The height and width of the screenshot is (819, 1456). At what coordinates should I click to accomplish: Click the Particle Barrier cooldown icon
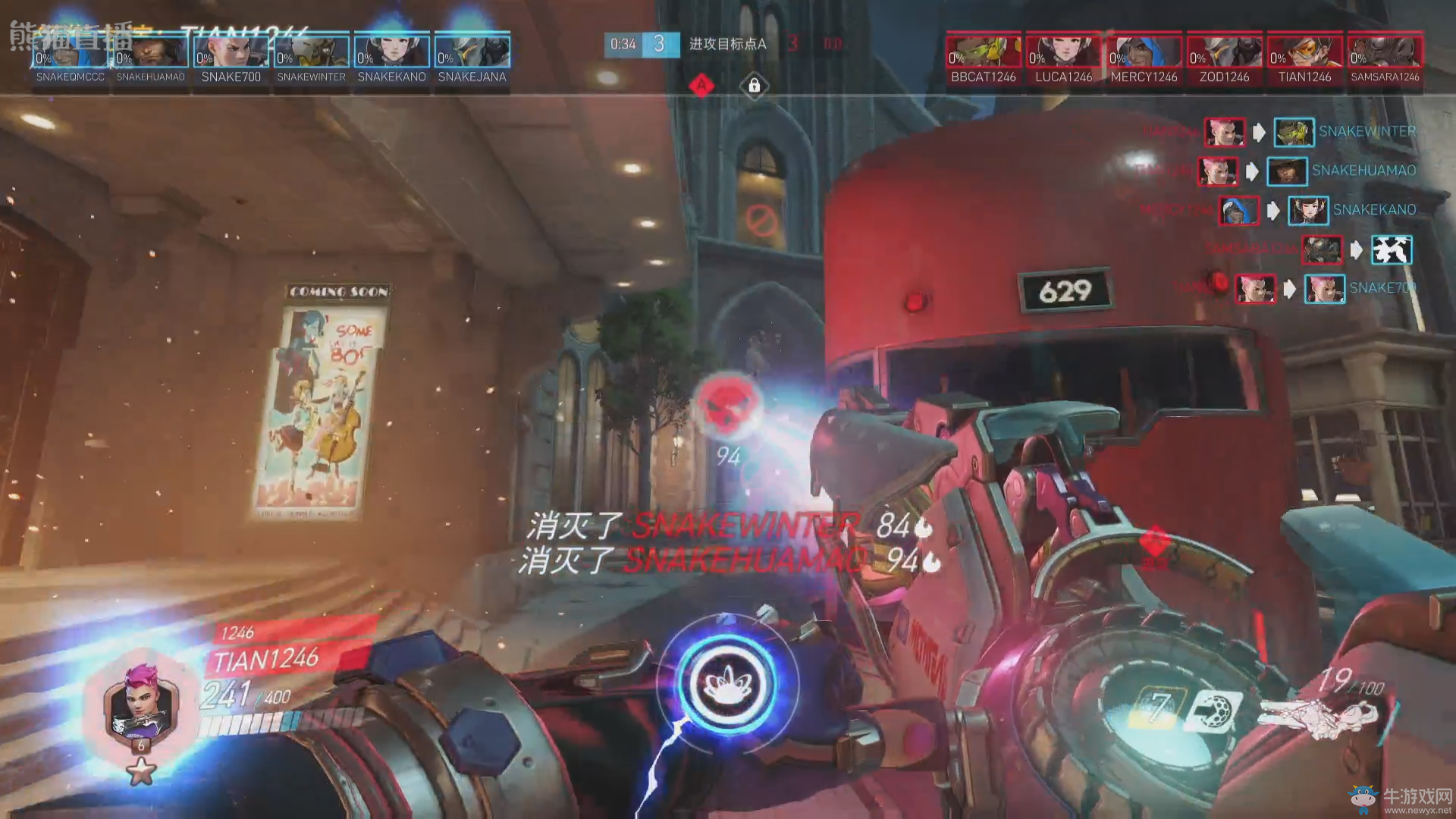pyautogui.click(x=1155, y=709)
